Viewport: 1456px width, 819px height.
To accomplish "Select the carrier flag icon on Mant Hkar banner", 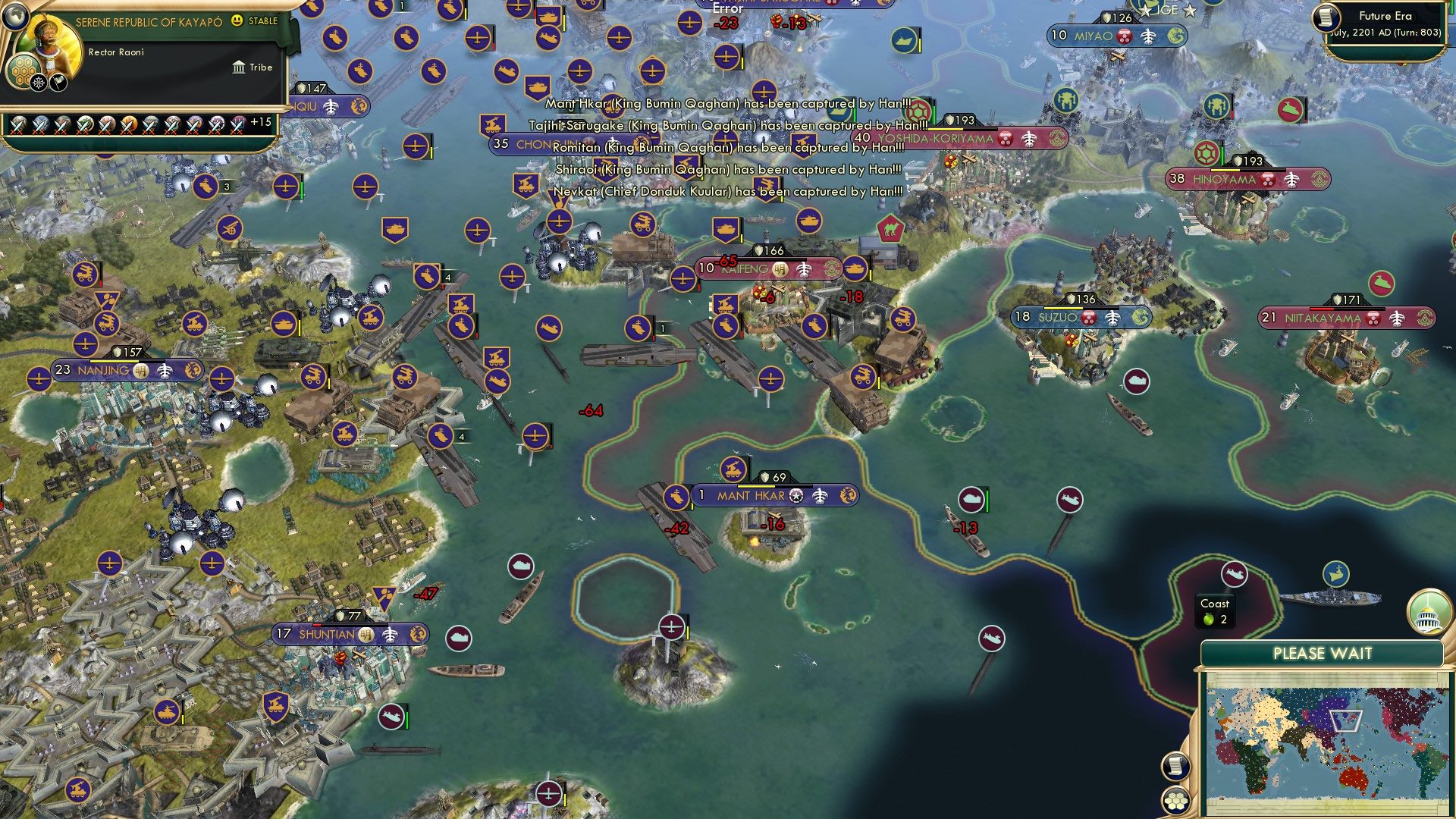I will 676,497.
